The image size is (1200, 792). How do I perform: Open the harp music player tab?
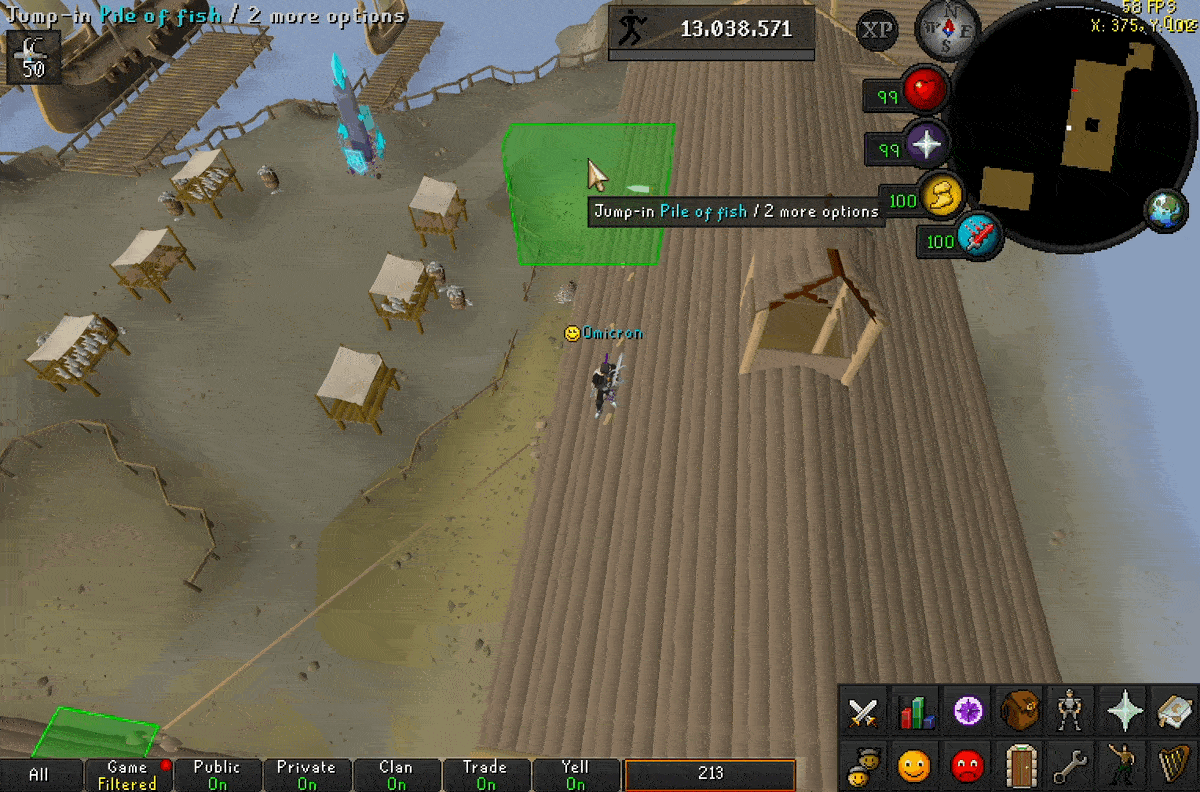pyautogui.click(x=1176, y=766)
